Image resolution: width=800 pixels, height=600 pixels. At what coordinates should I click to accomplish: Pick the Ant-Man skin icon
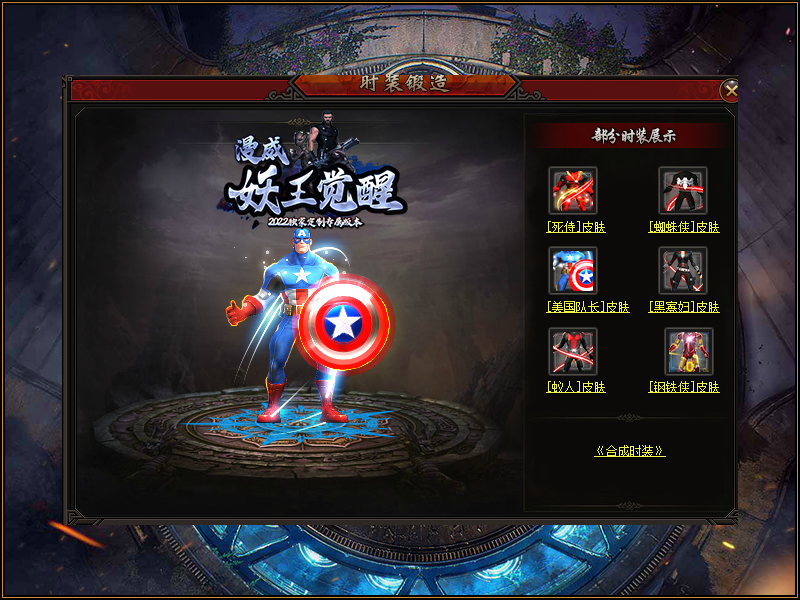click(x=573, y=351)
